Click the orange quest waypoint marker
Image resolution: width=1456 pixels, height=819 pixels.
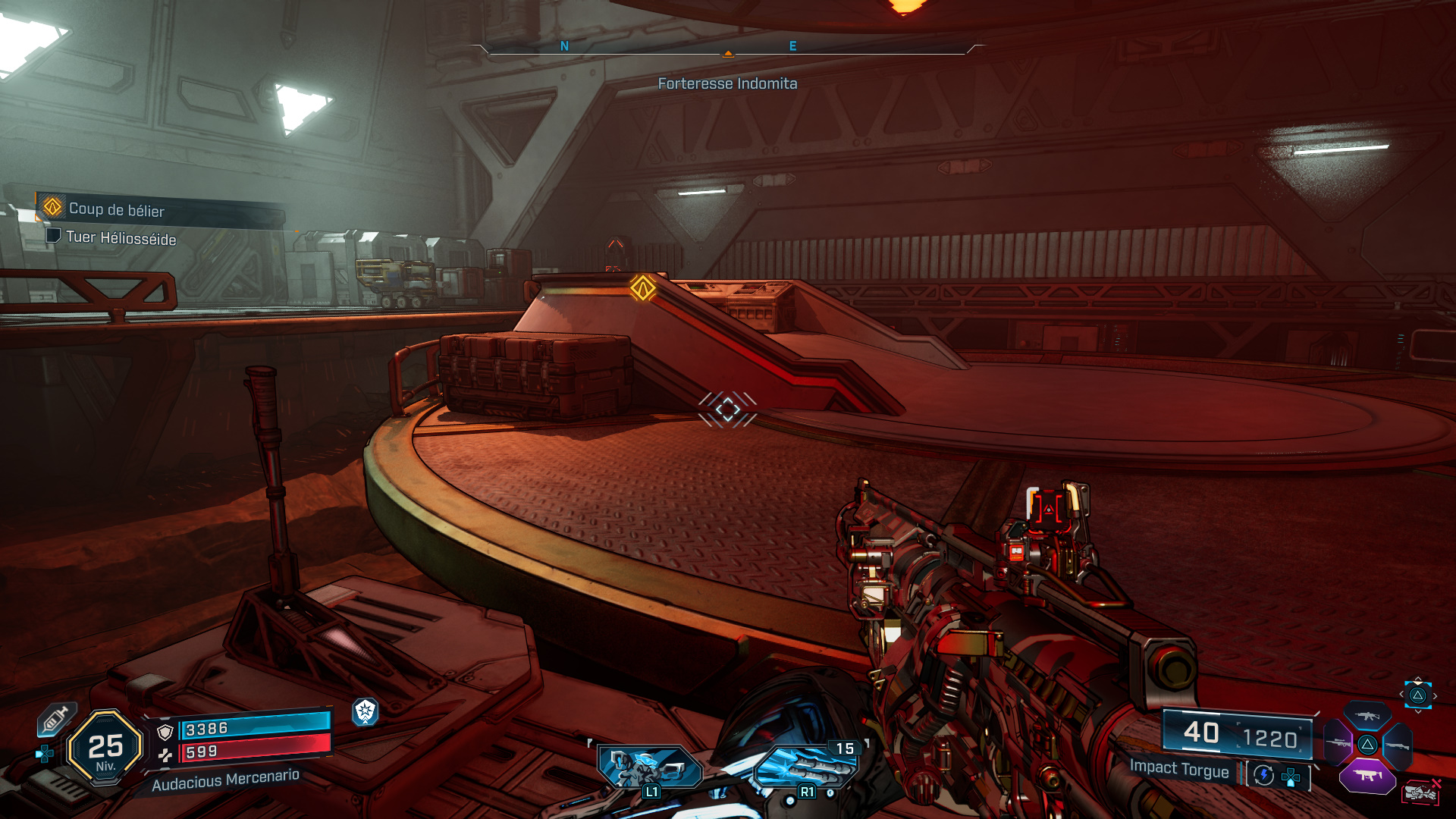click(642, 288)
